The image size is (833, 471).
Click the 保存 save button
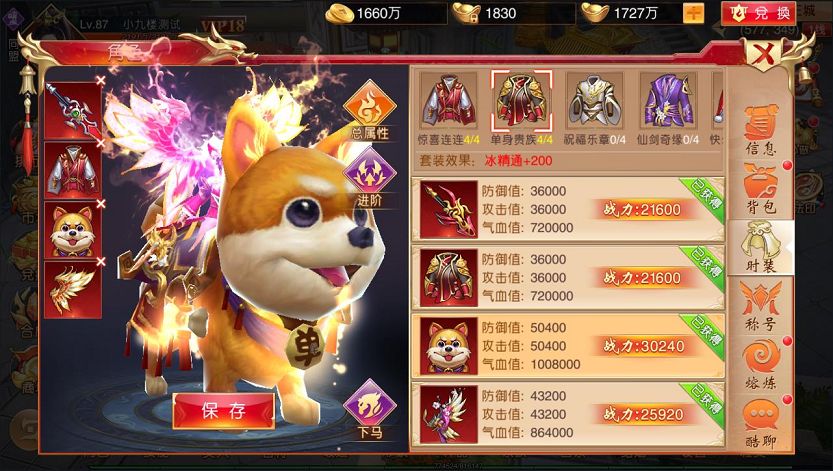(x=223, y=410)
